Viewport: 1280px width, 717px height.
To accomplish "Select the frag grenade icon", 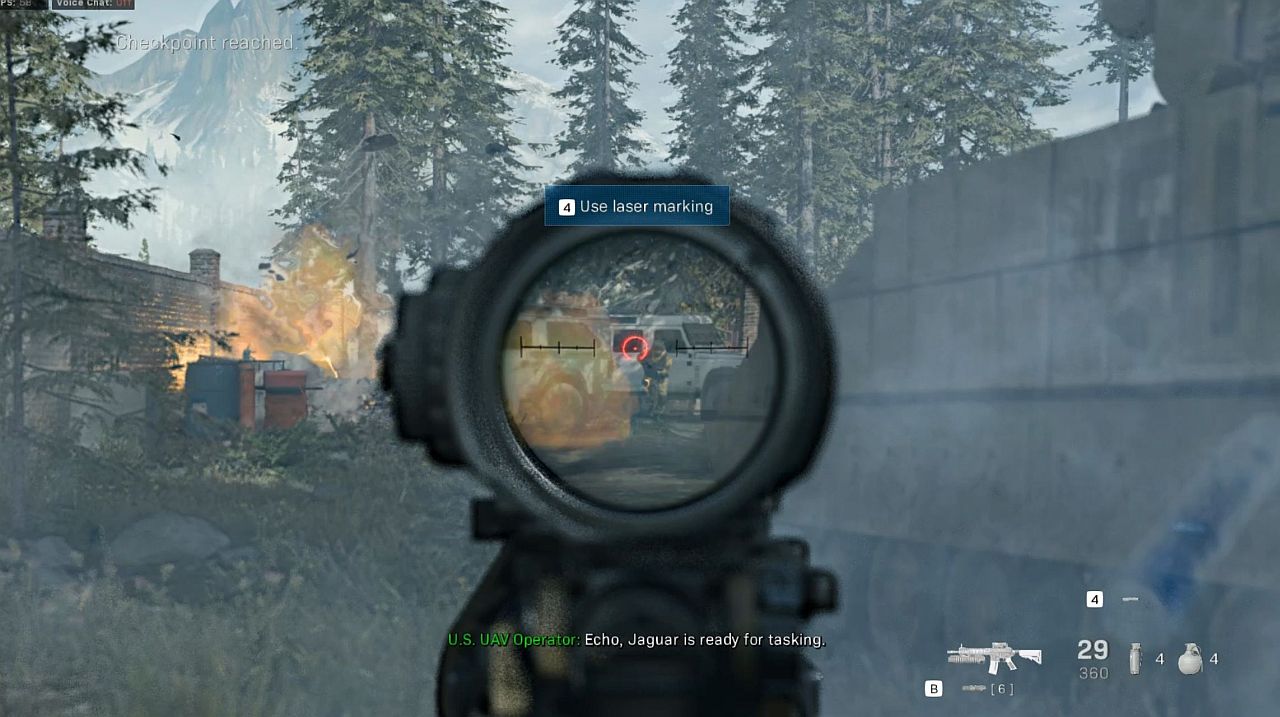I will click(1189, 658).
